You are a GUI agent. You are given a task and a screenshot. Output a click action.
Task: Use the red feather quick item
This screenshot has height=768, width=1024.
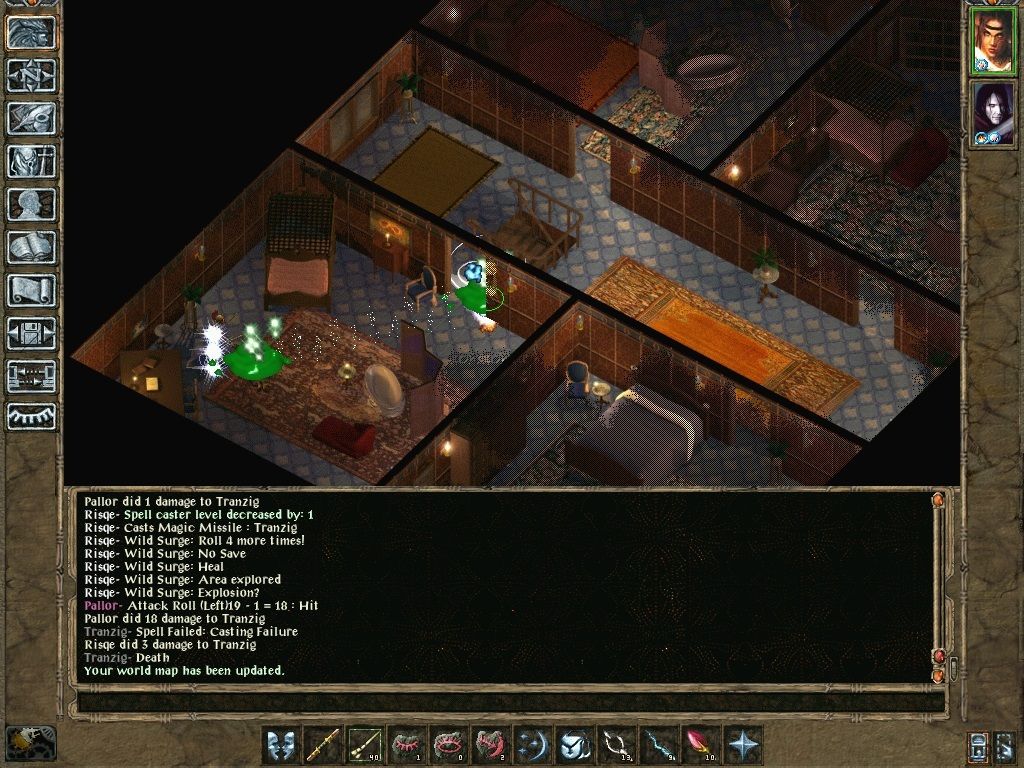pyautogui.click(x=699, y=745)
